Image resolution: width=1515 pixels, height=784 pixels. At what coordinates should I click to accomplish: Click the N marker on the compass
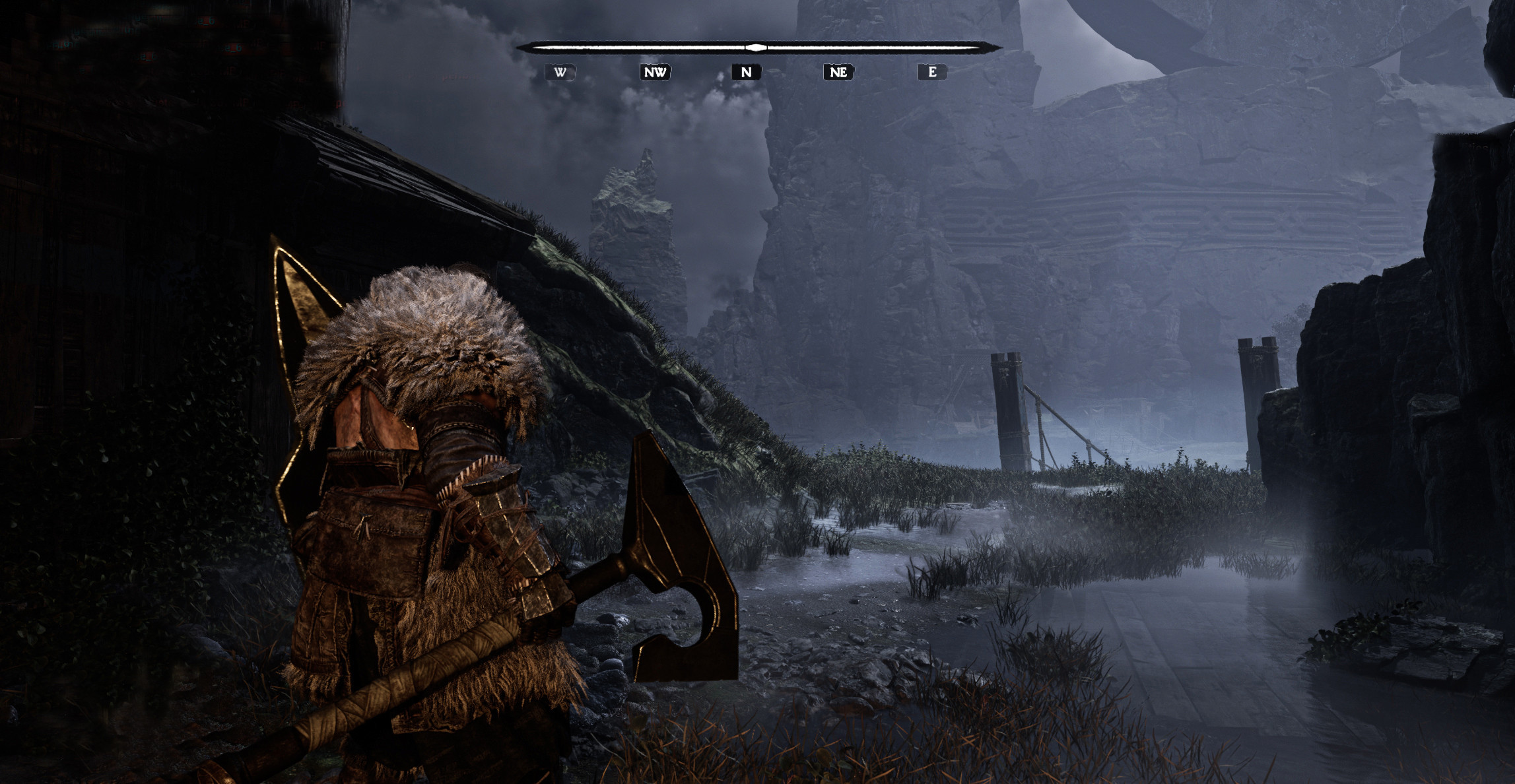click(746, 72)
